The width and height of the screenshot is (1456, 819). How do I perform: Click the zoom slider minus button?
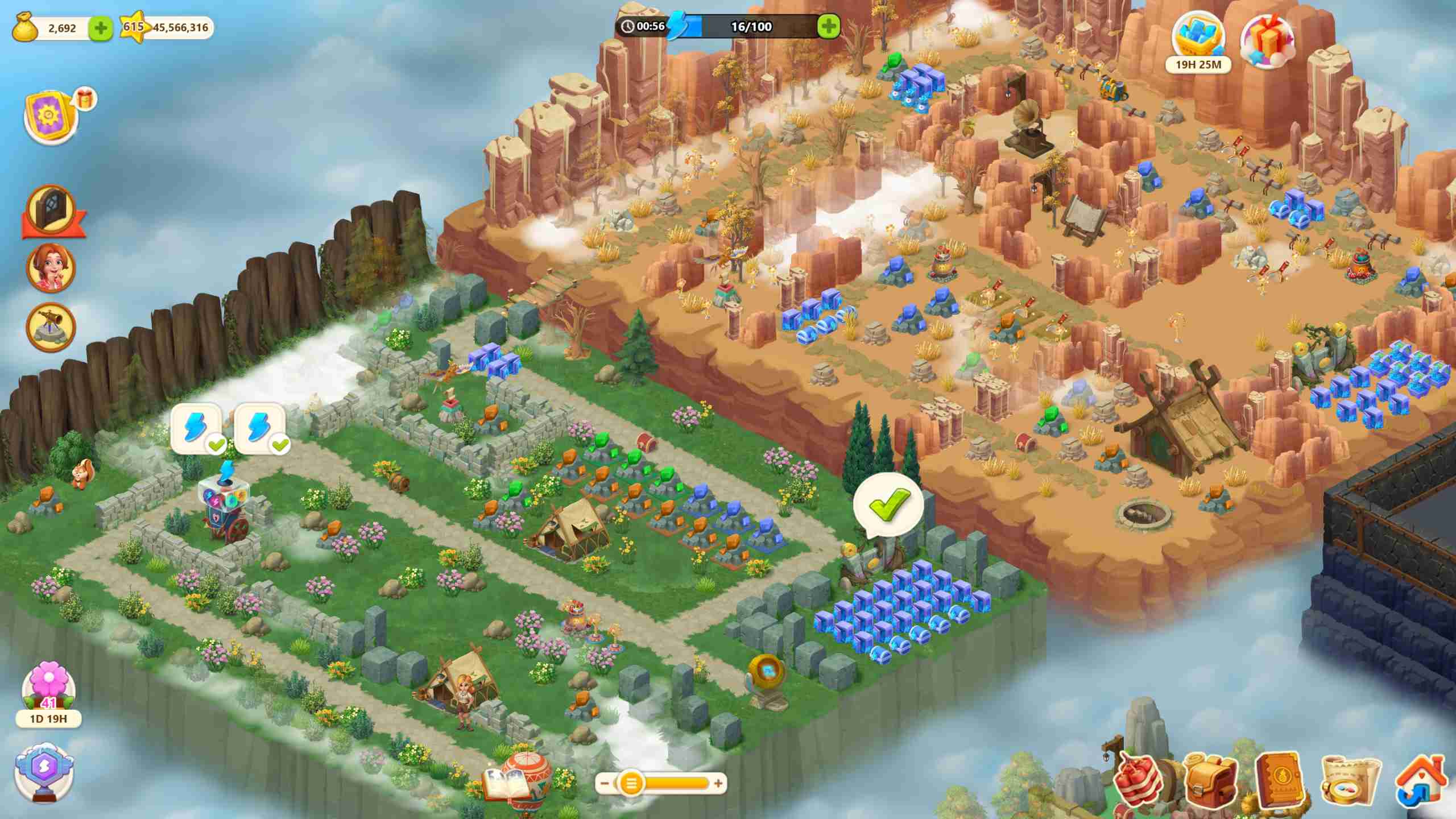tap(605, 784)
